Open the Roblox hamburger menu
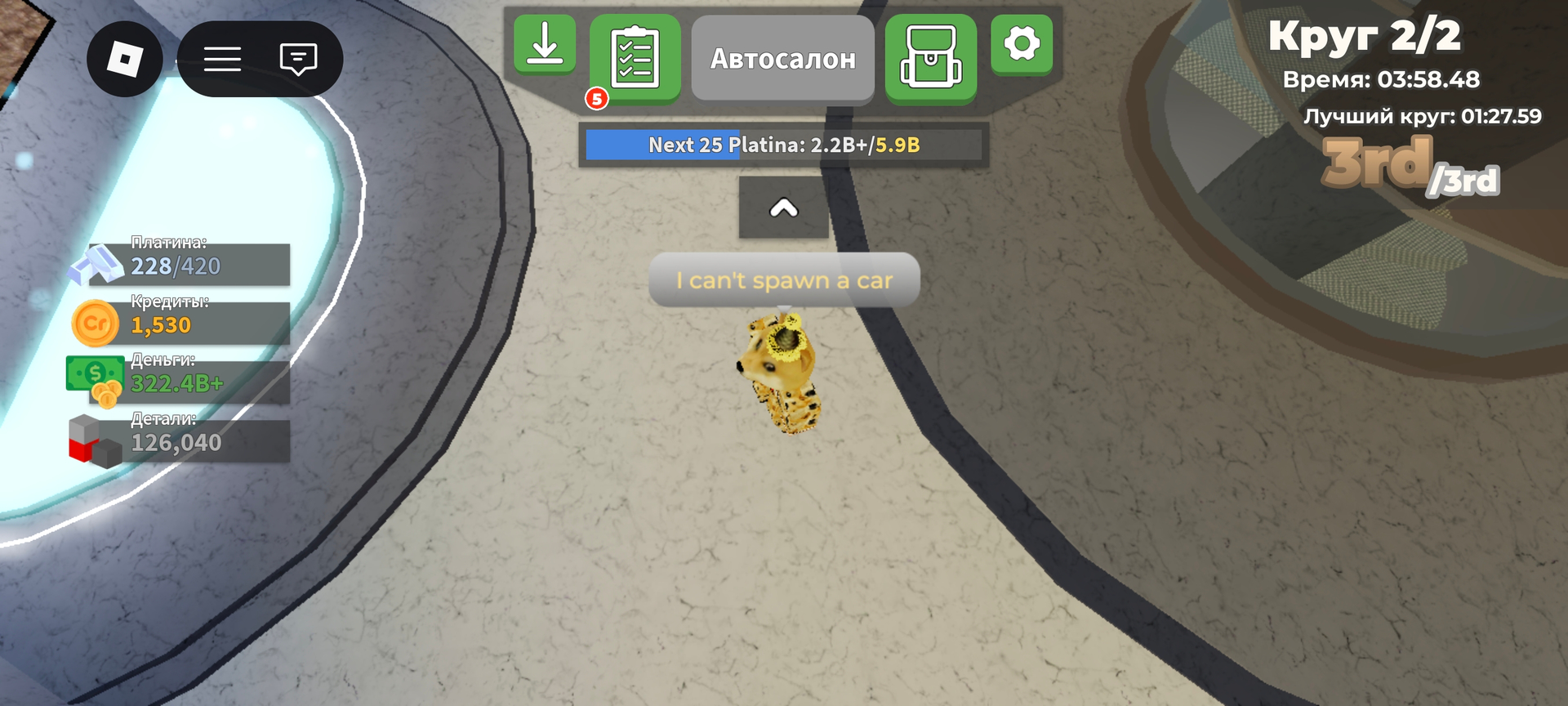 click(222, 60)
